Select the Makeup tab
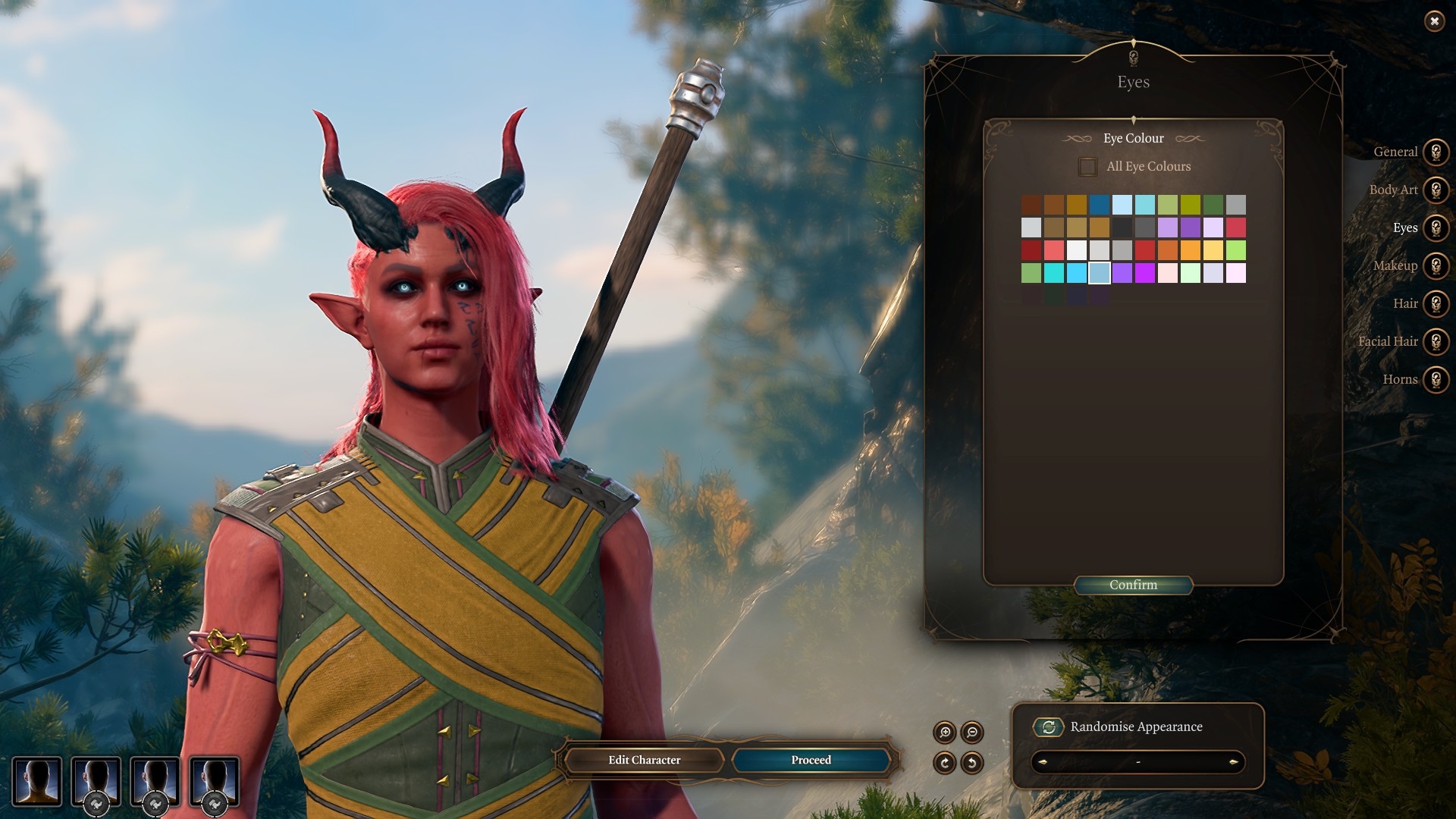1456x819 pixels. 1435,265
